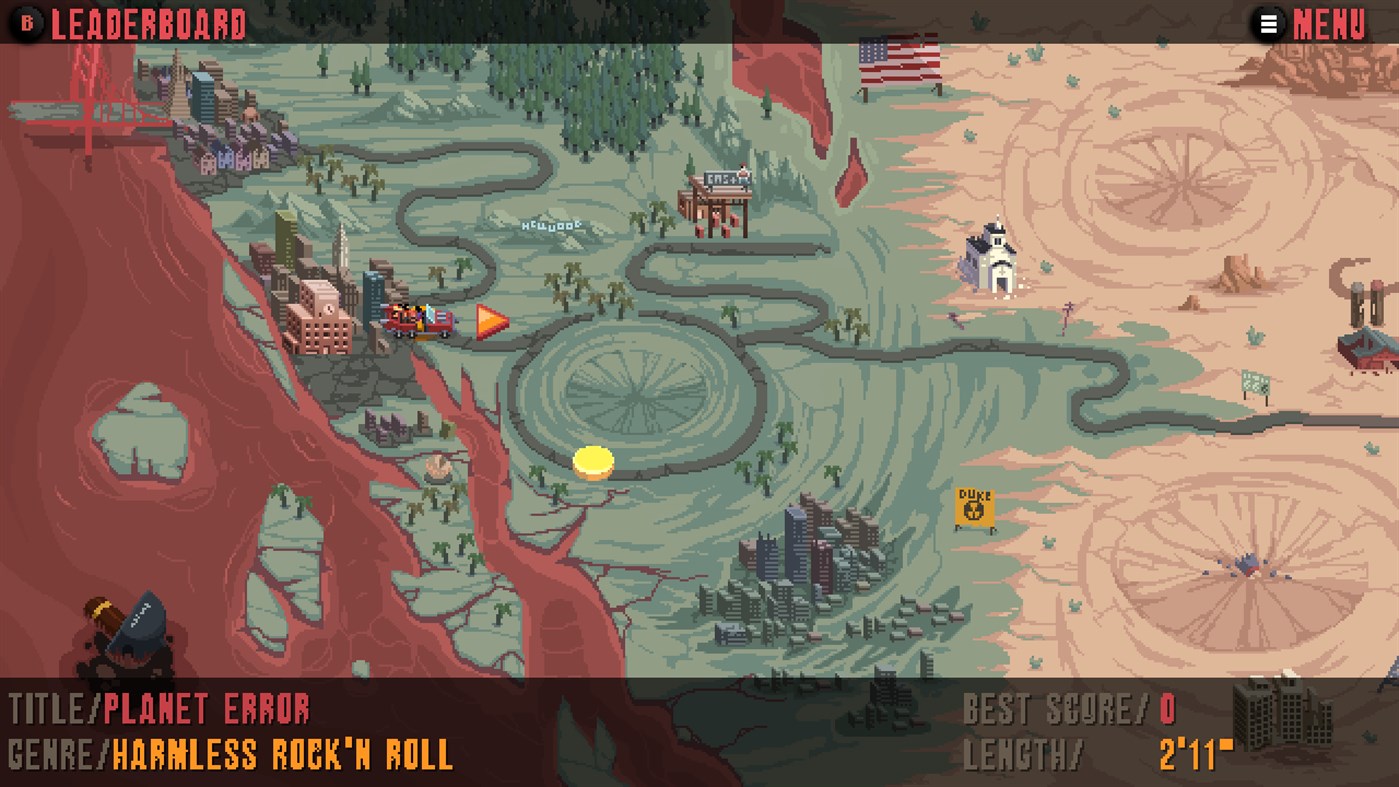Select the Gundillac vehicle on the map

[420, 317]
